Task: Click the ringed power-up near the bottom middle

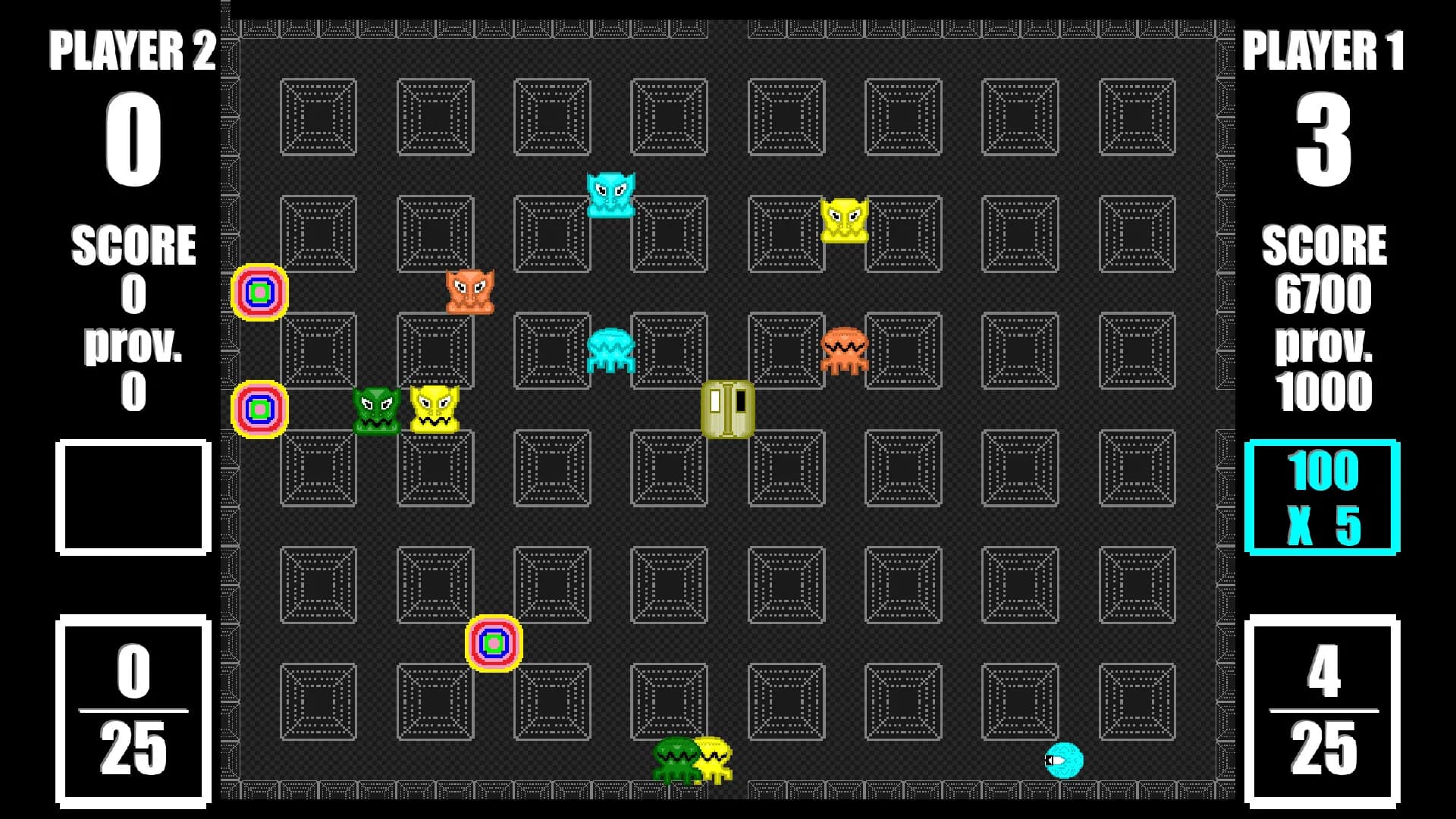Action: (494, 643)
